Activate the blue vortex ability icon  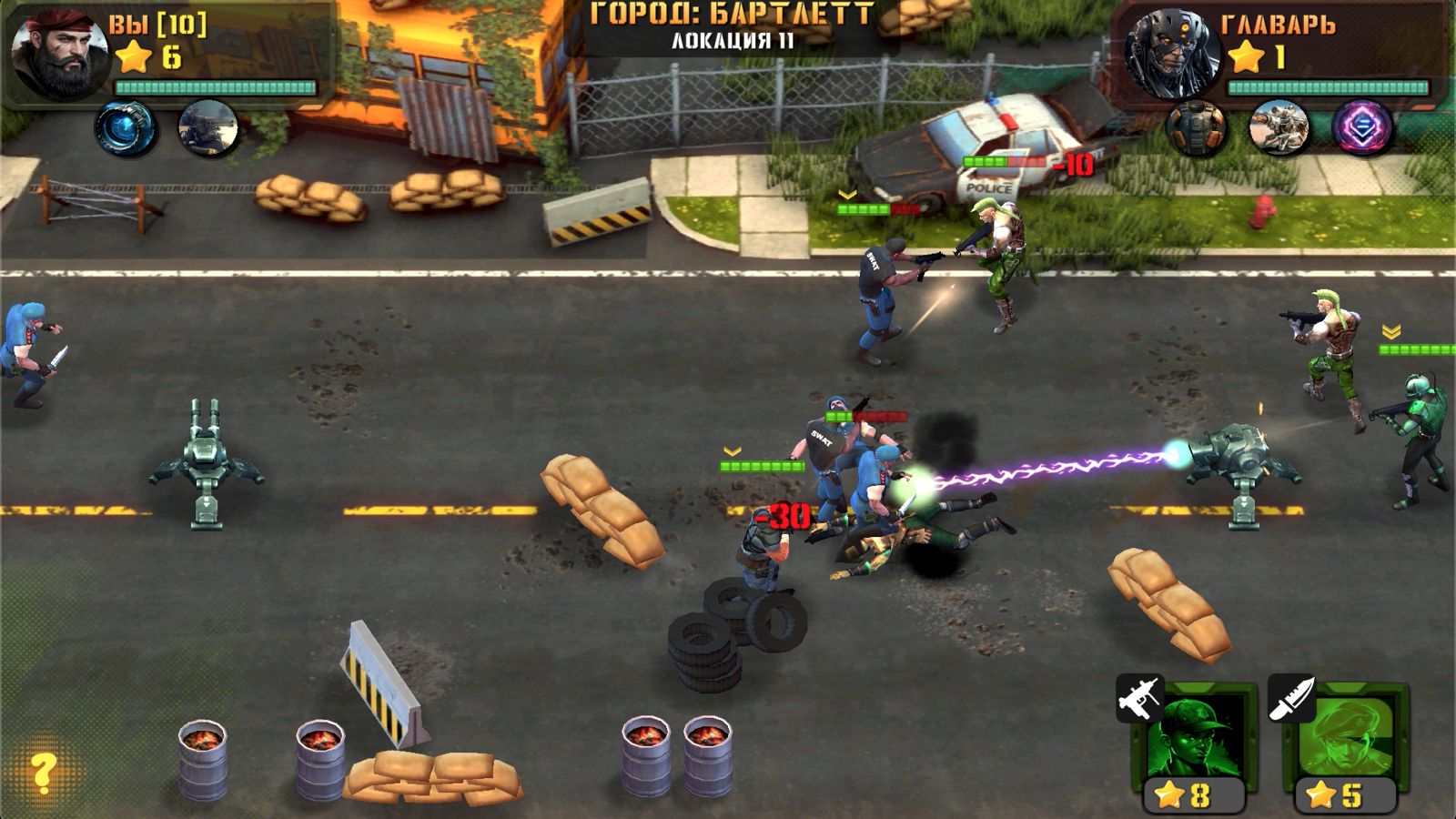(x=127, y=125)
